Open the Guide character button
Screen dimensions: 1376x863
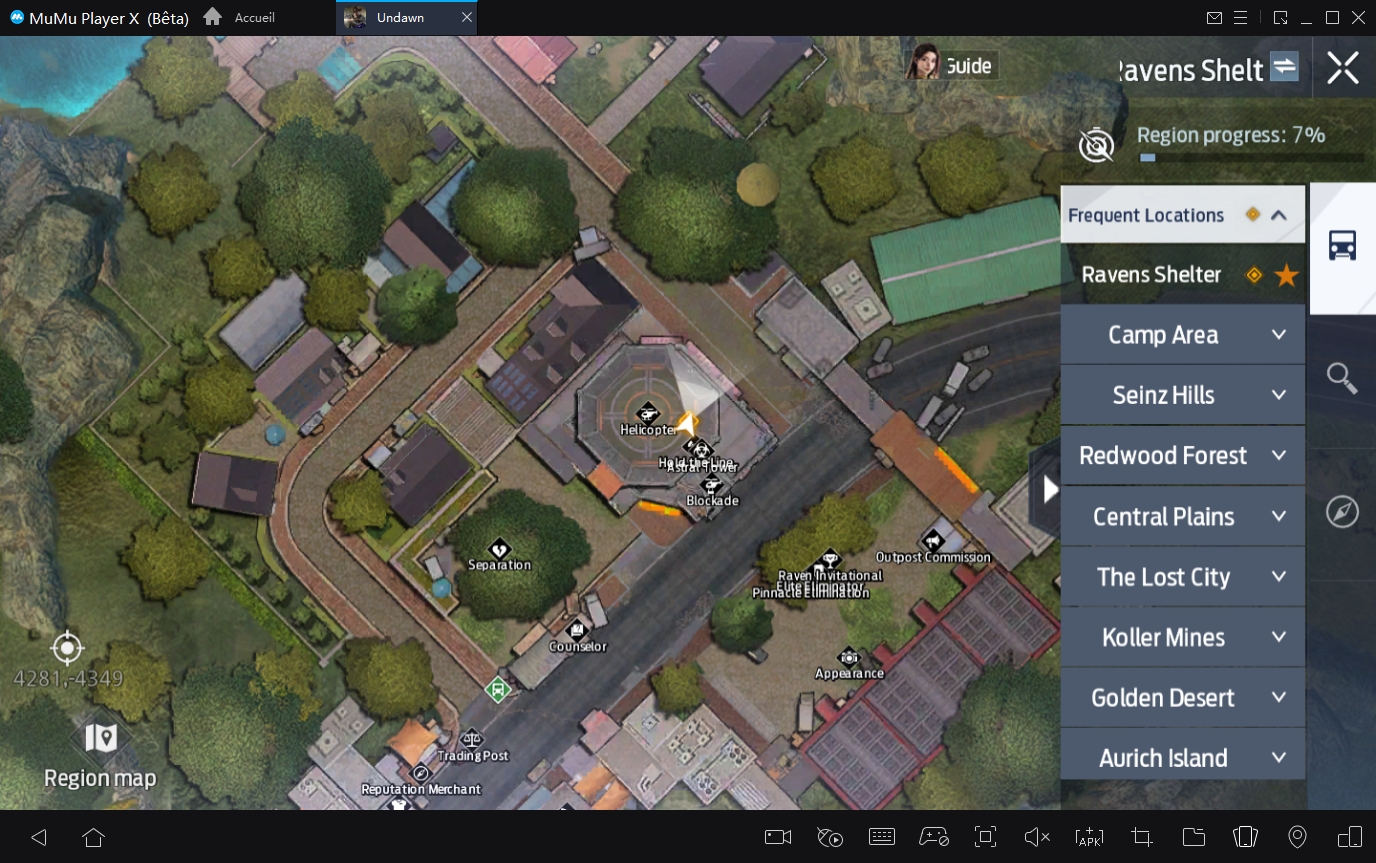point(949,65)
